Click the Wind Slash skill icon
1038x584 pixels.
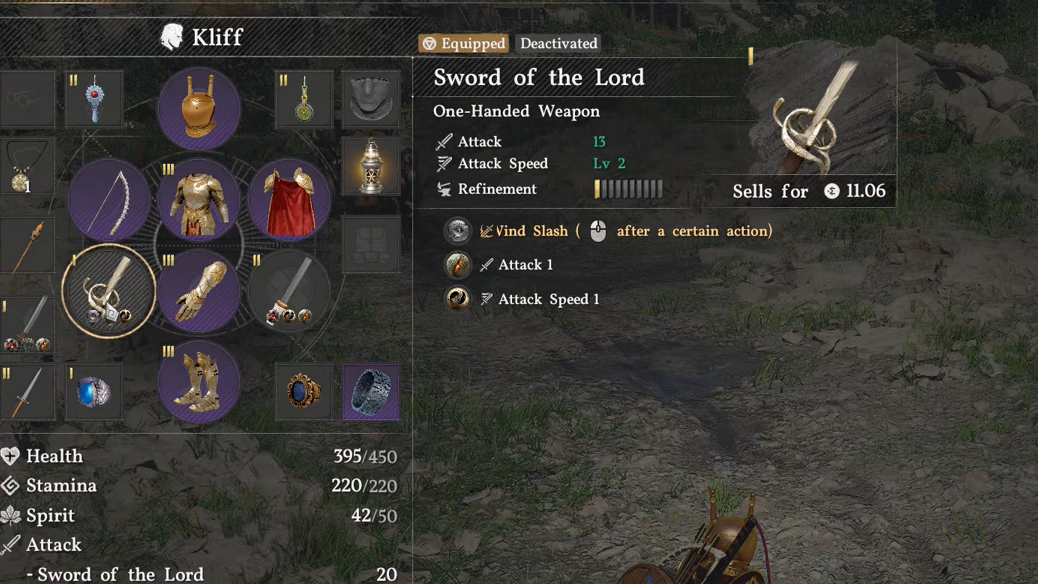[458, 231]
